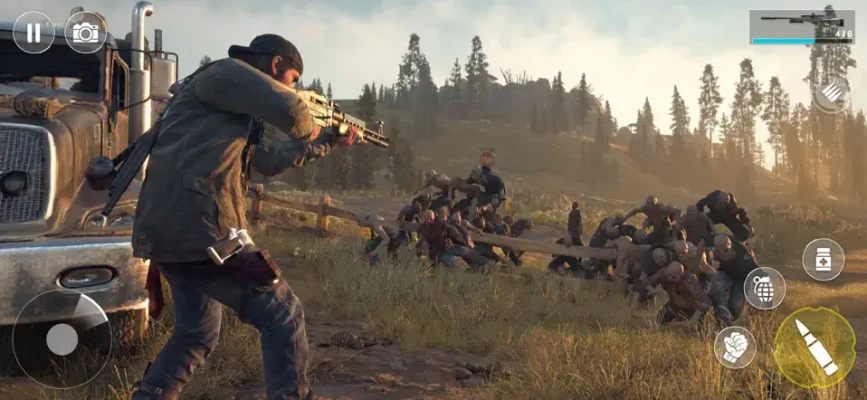The height and width of the screenshot is (400, 867).
Task: Tap the camera screenshot button
Action: (x=86, y=32)
